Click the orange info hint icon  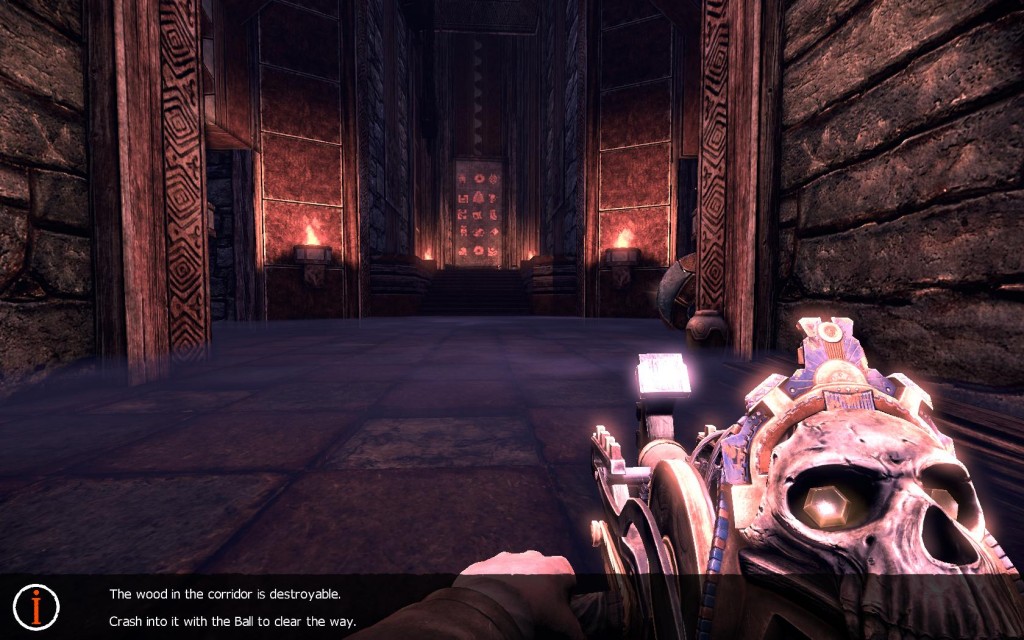point(37,606)
